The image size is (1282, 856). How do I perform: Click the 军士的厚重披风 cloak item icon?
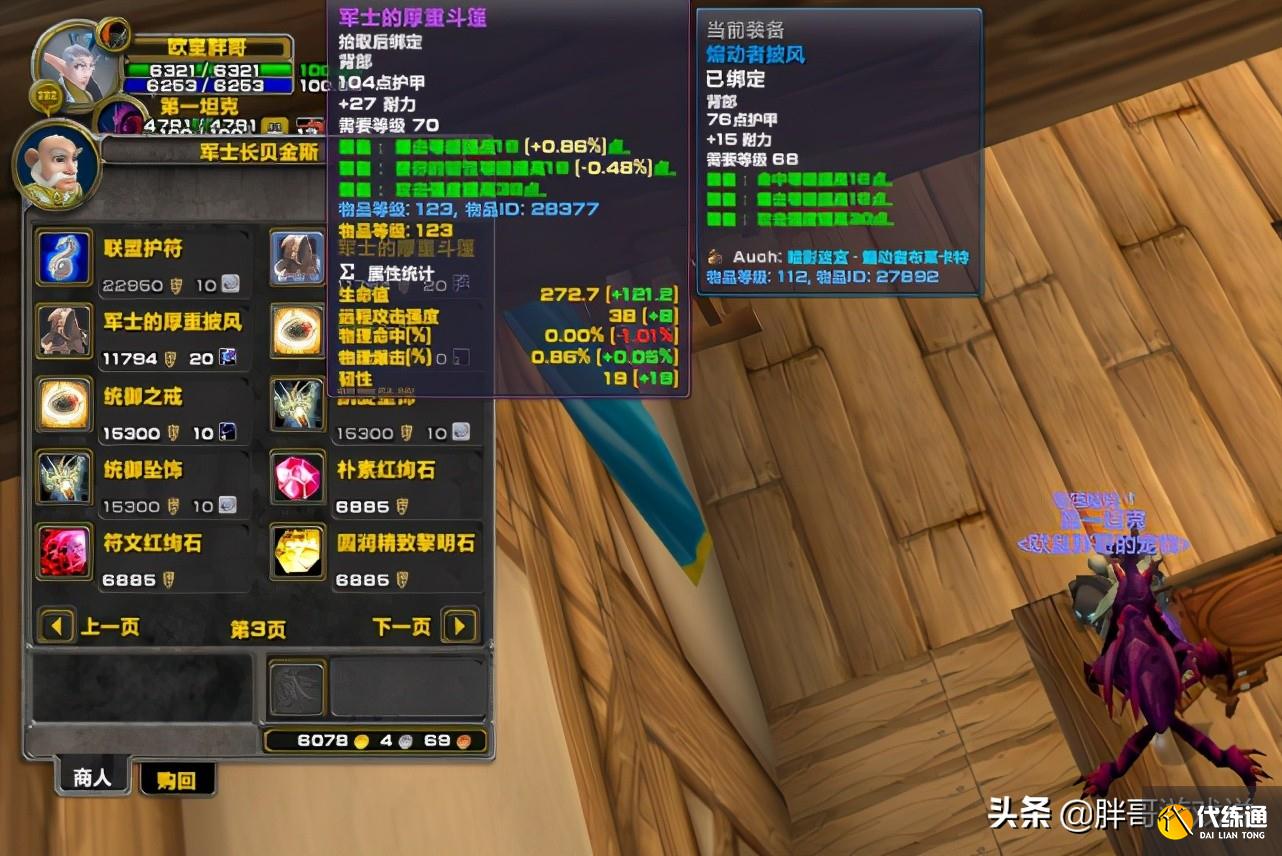click(63, 330)
